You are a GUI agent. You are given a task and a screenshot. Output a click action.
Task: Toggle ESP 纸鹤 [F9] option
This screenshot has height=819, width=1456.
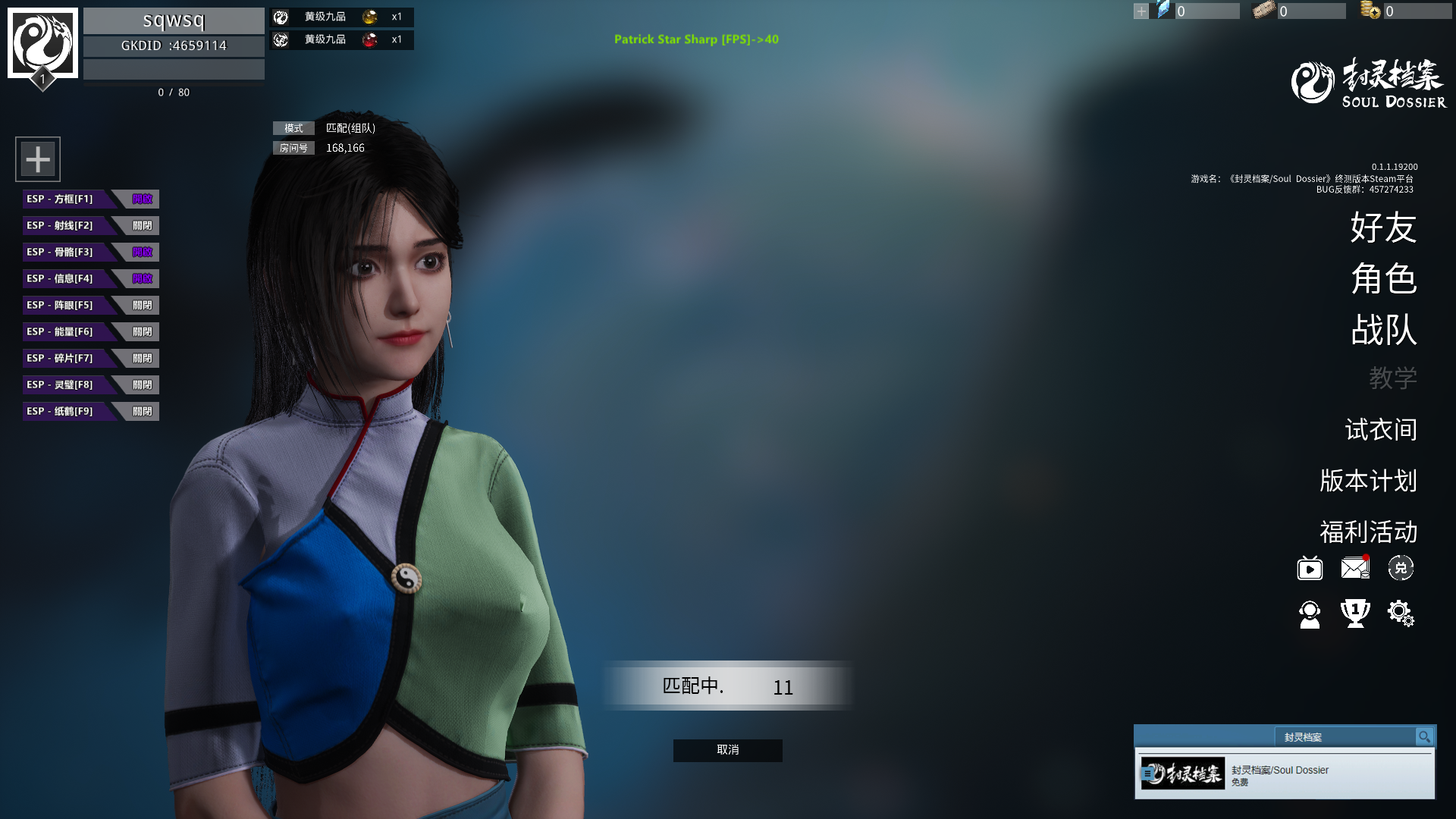pos(141,412)
